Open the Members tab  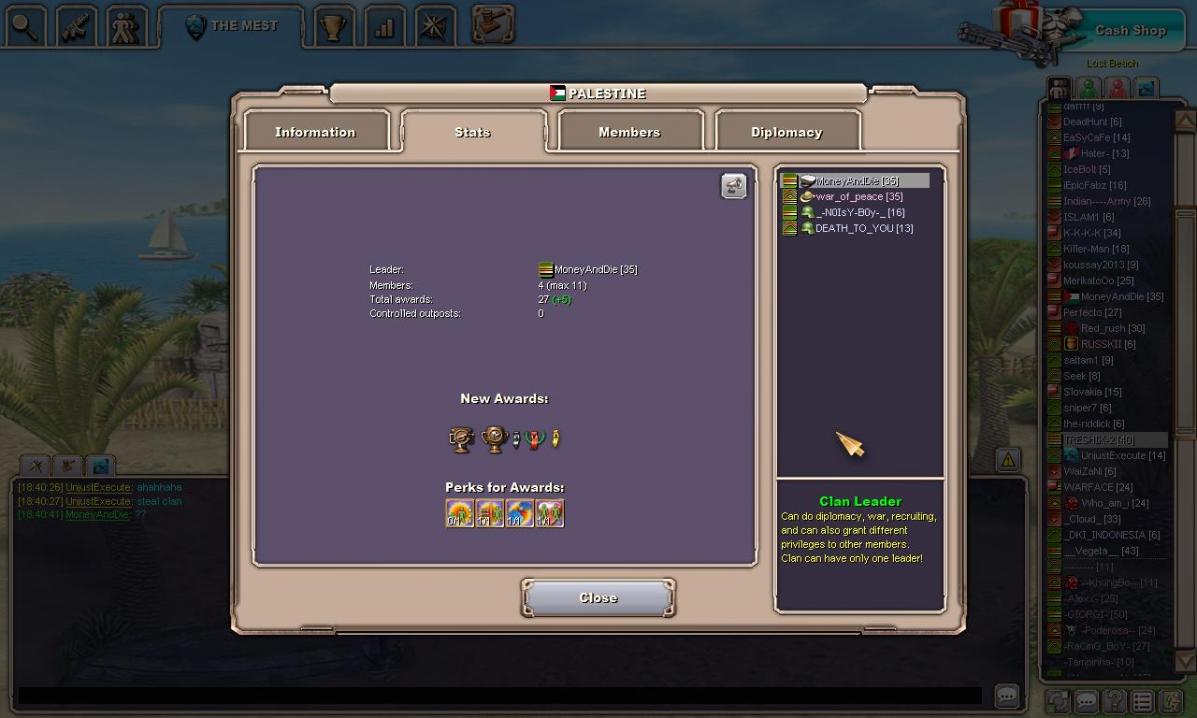click(x=629, y=132)
